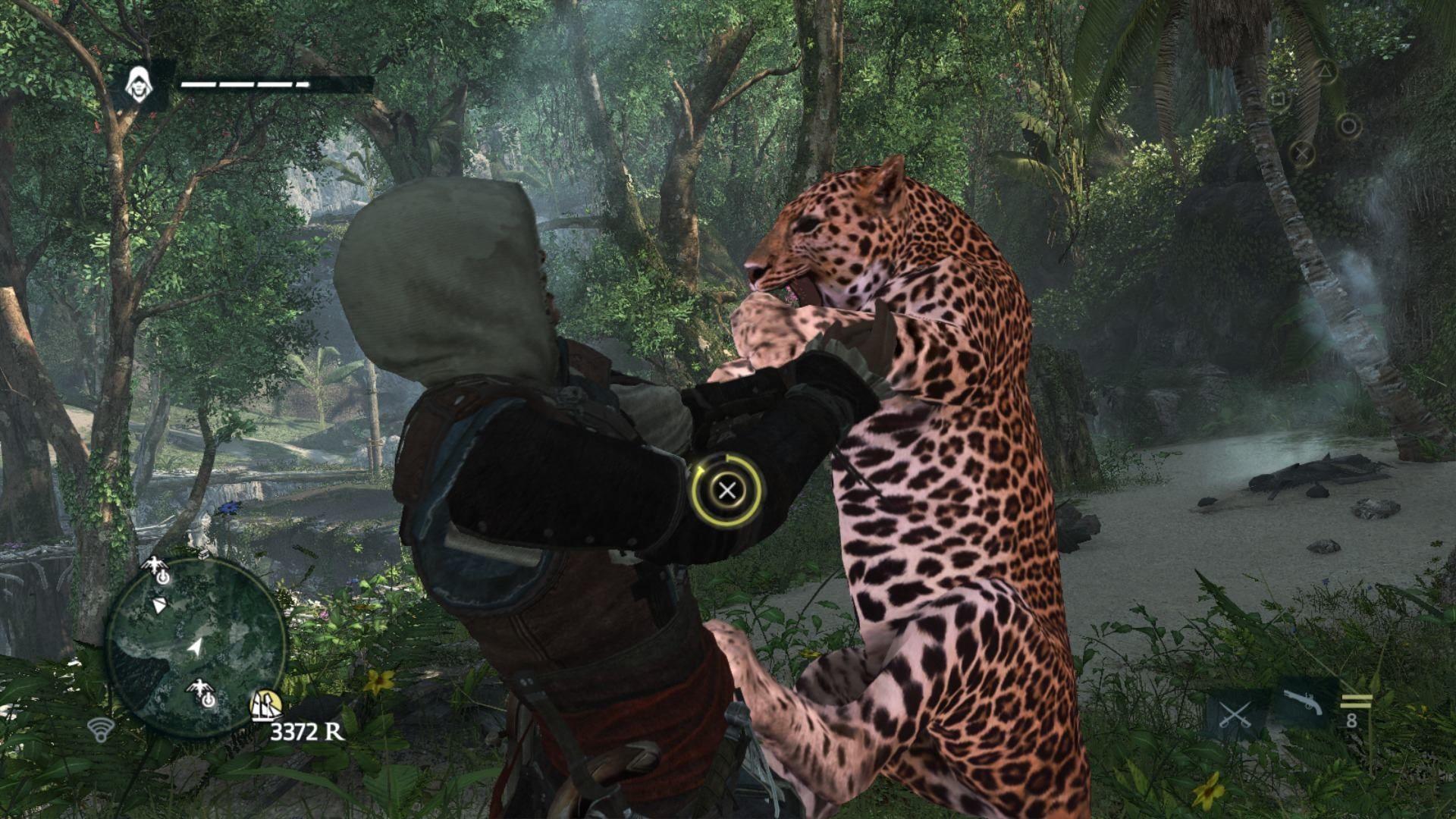Select the treasure chest marker on the minimap rim

205,554
